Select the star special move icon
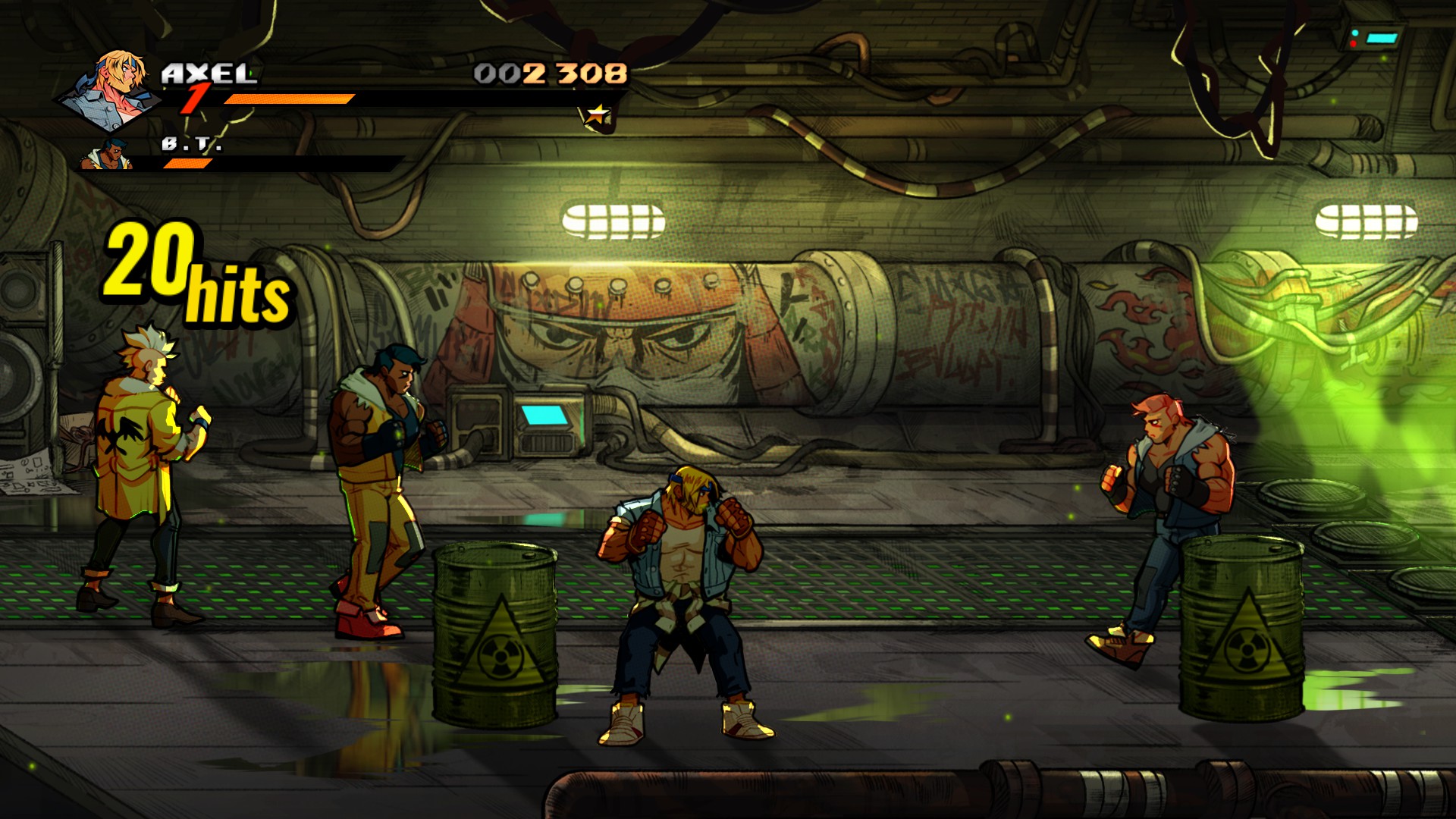Image resolution: width=1456 pixels, height=819 pixels. click(598, 116)
